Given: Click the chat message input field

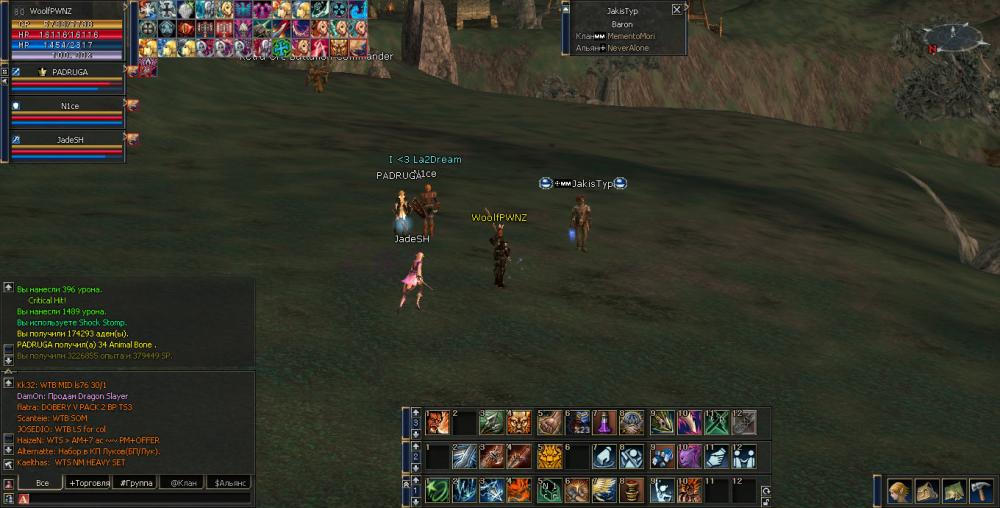Looking at the screenshot, I should [130, 498].
